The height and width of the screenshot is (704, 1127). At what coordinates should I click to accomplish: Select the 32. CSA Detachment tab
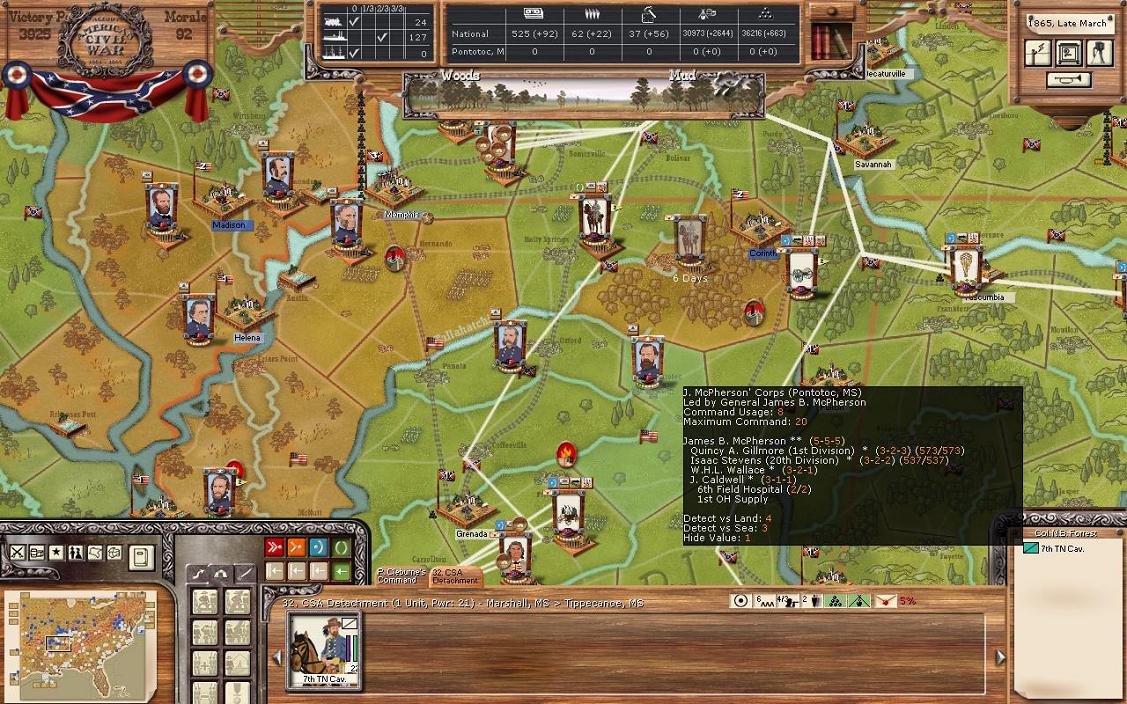coord(456,576)
